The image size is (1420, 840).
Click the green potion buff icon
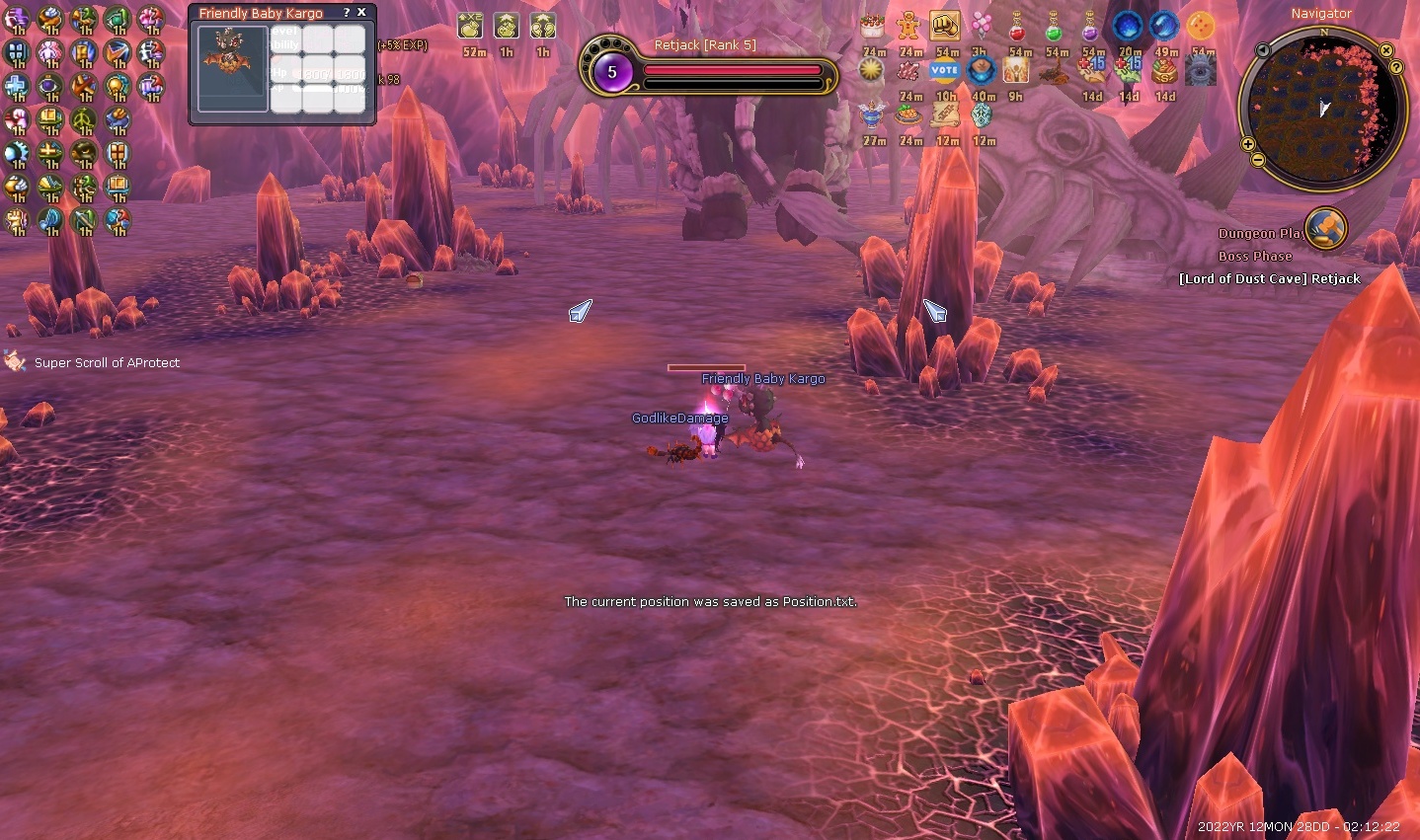coord(1054,26)
